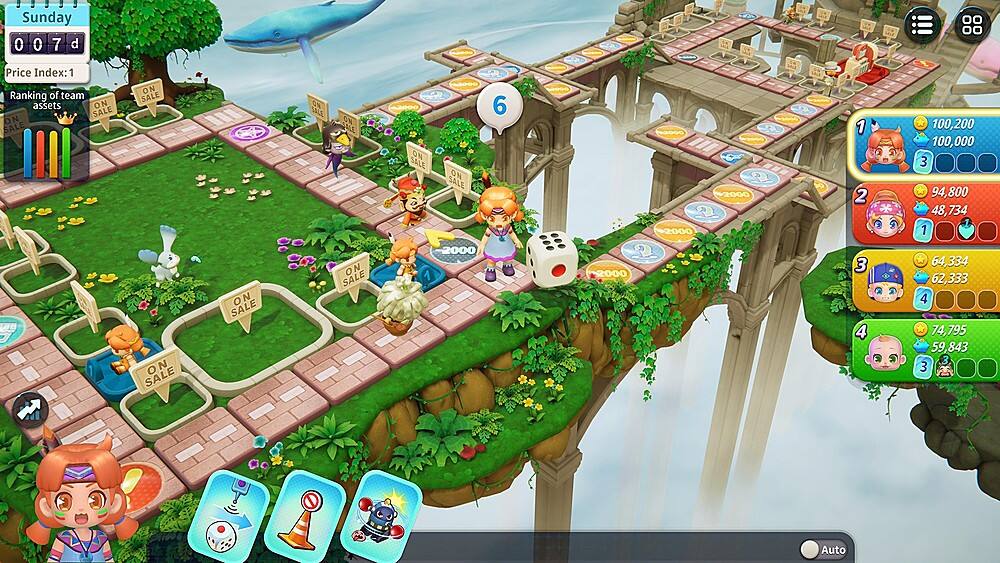
Task: Select player 1 info panel
Action: coord(924,147)
